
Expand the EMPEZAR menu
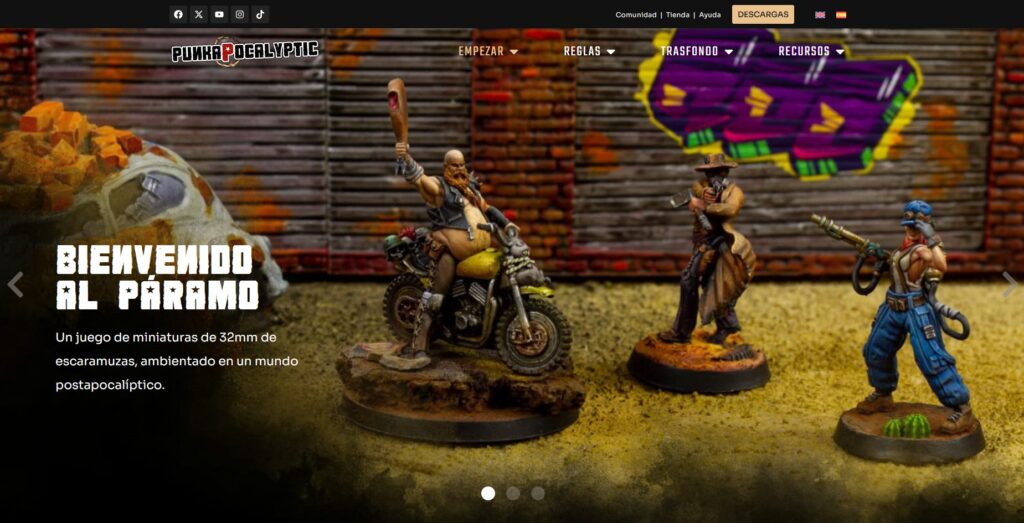[488, 51]
